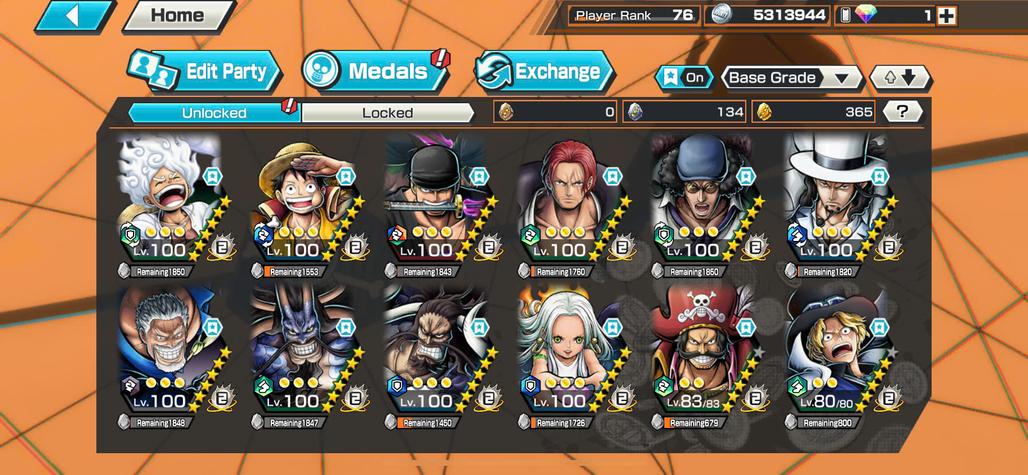The height and width of the screenshot is (475, 1028).
Task: Switch to the Locked tab
Action: [387, 113]
